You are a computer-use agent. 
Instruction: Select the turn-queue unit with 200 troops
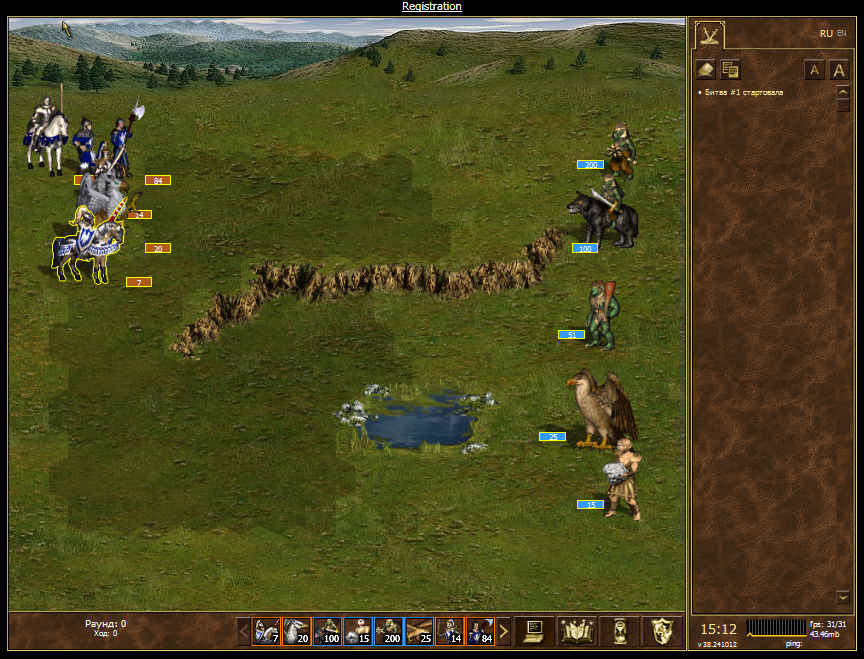pyautogui.click(x=388, y=631)
